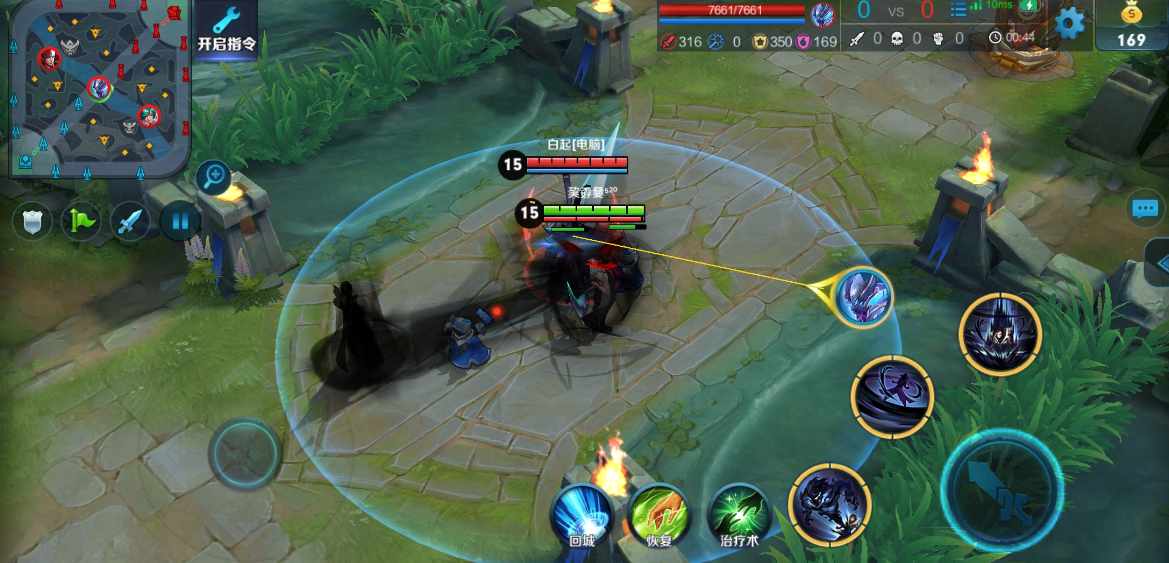
Task: Cast the 治疗术 healing spell
Action: pyautogui.click(x=739, y=515)
